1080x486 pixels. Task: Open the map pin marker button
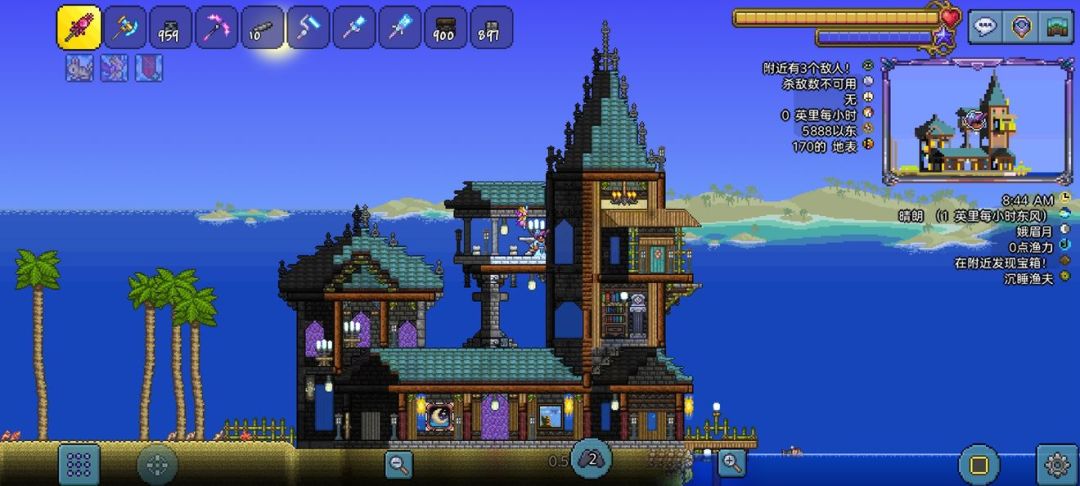[1020, 27]
